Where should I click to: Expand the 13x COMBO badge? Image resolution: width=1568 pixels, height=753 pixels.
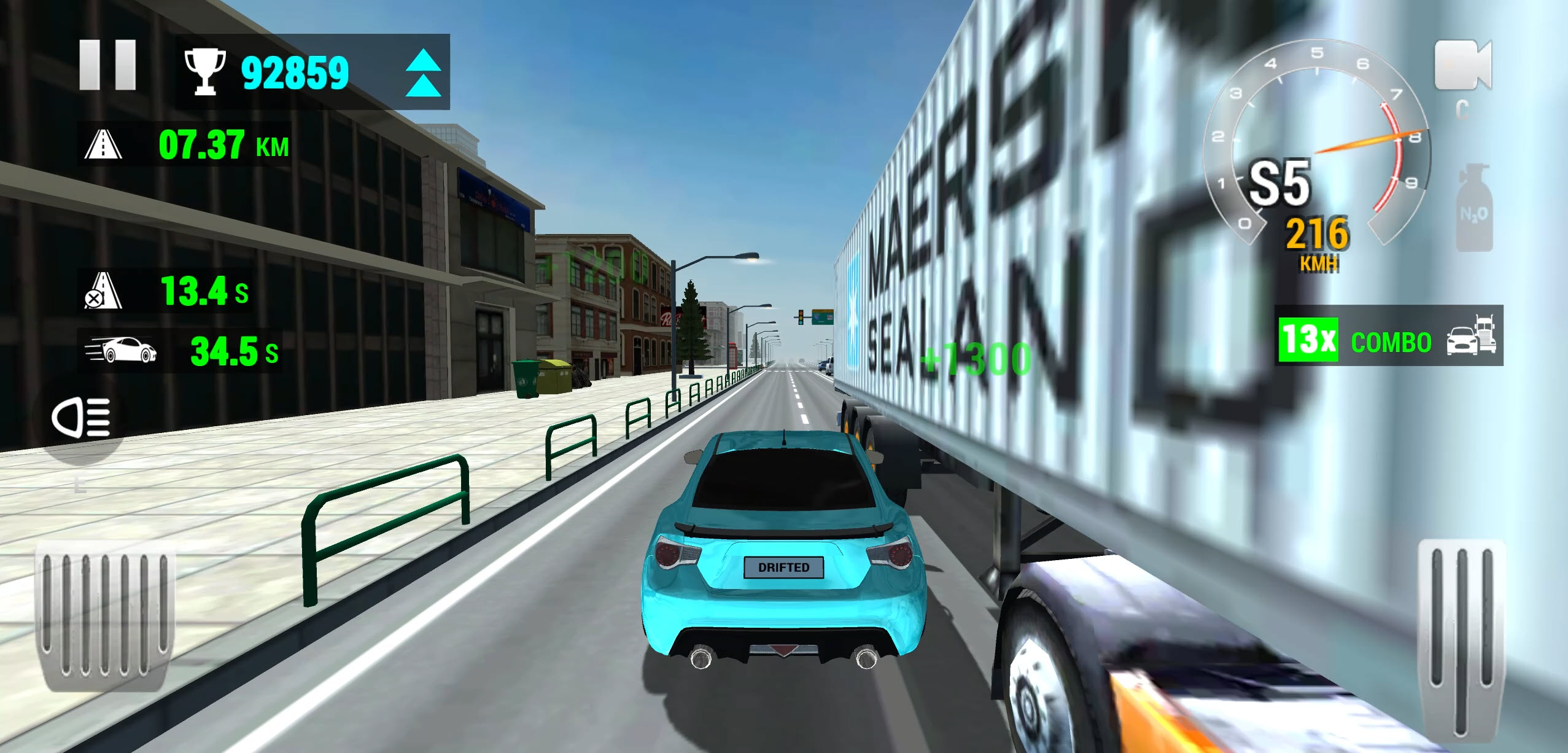tap(1308, 341)
